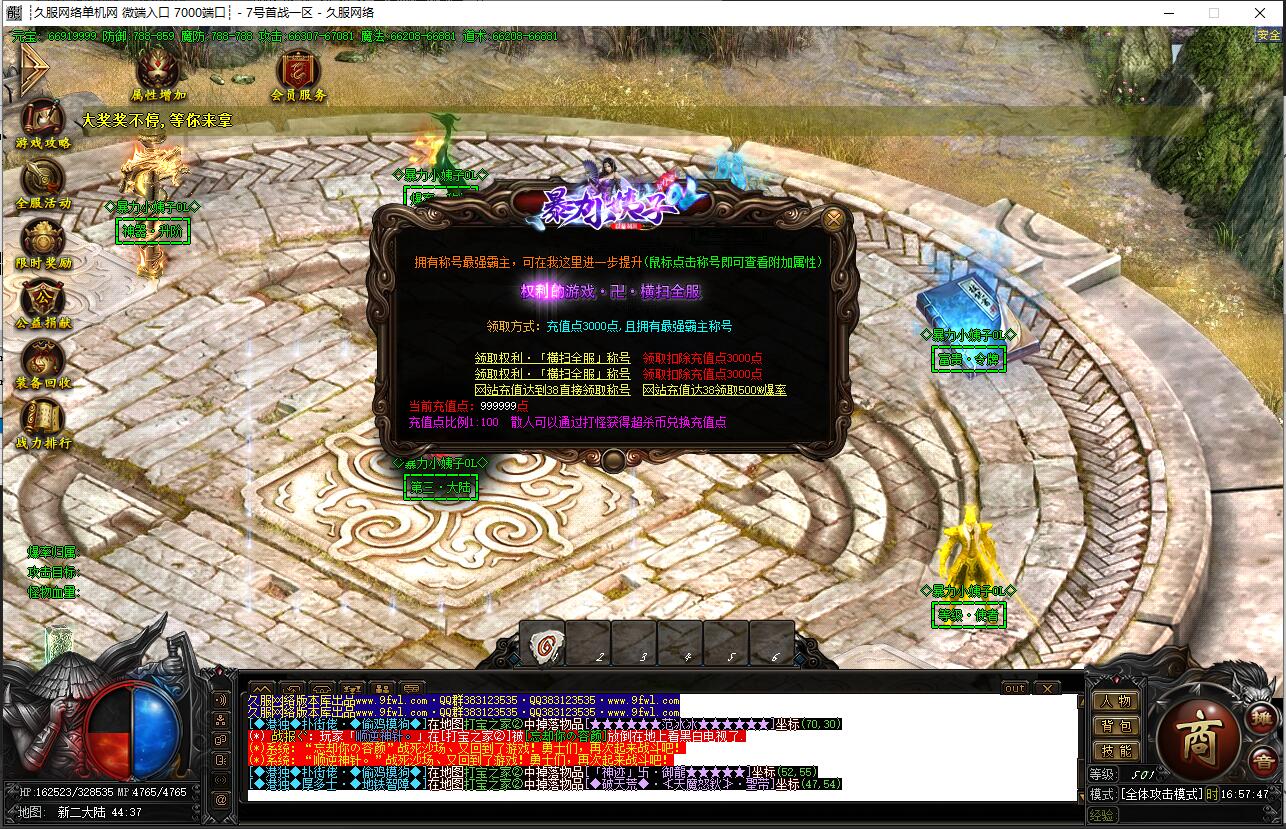The width and height of the screenshot is (1286, 829).
Task: Open 游戏攻略 game guide
Action: [43, 120]
